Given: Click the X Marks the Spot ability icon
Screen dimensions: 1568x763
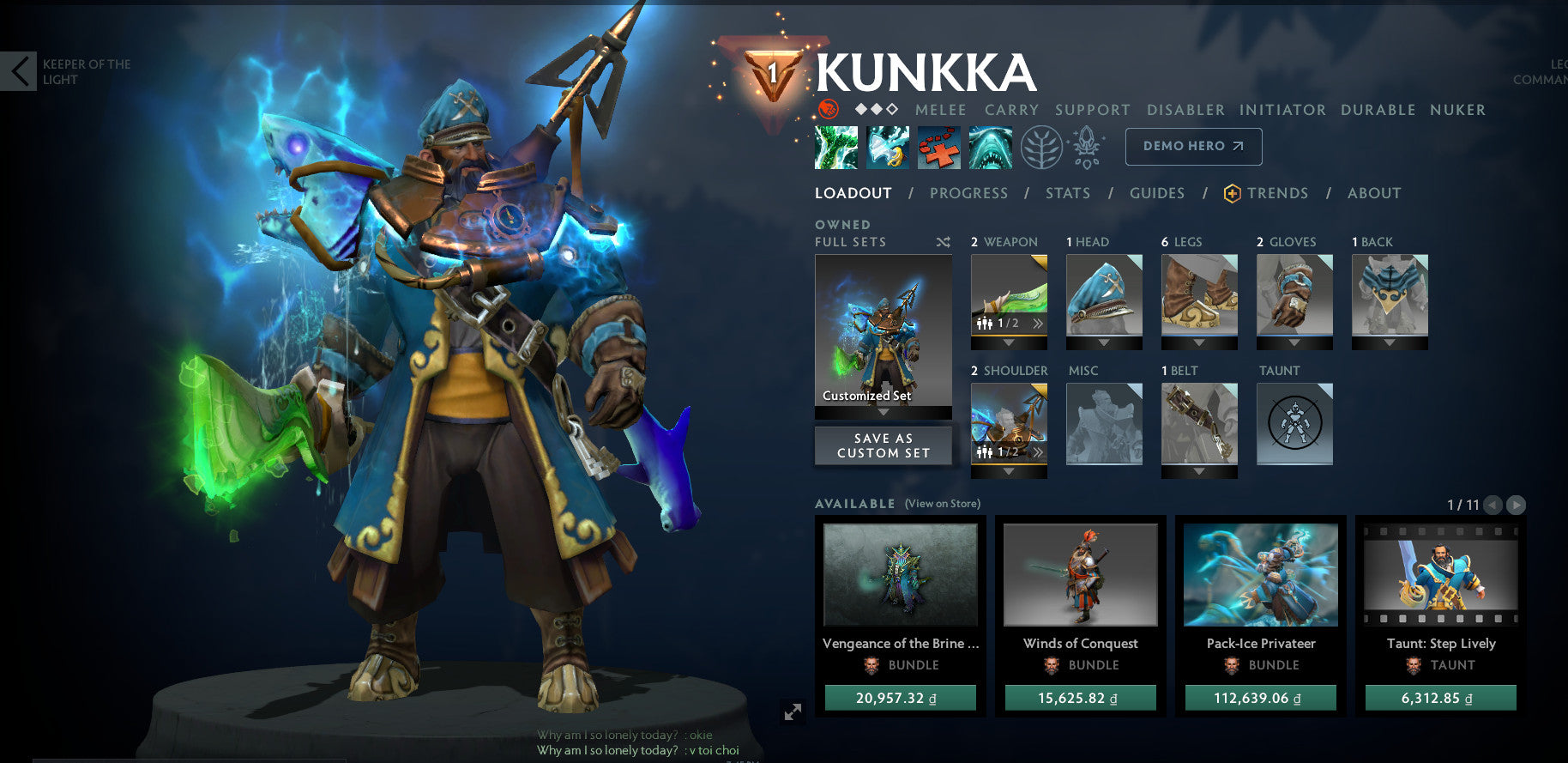Looking at the screenshot, I should point(939,146).
